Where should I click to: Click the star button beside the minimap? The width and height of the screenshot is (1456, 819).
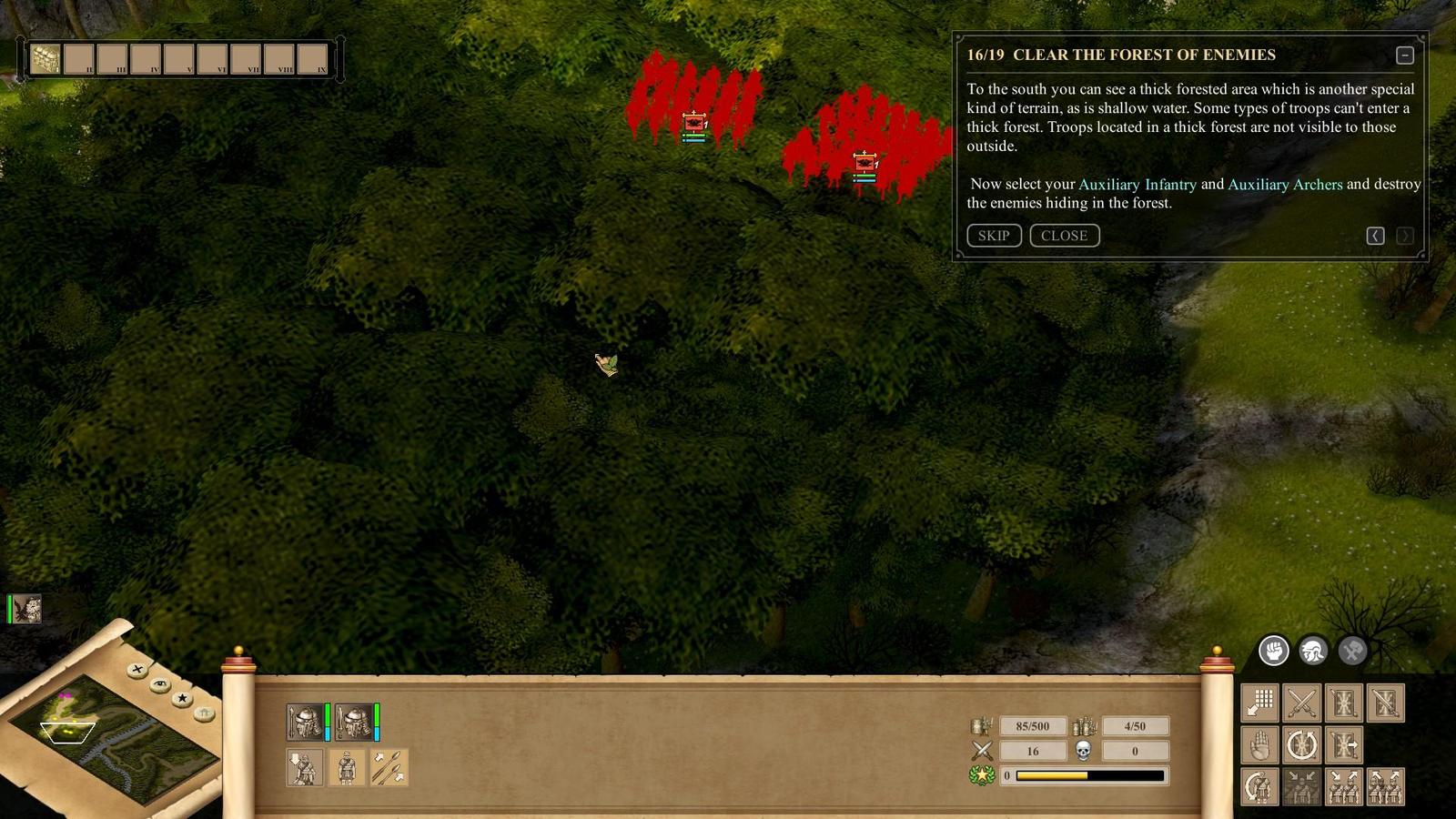[x=182, y=699]
